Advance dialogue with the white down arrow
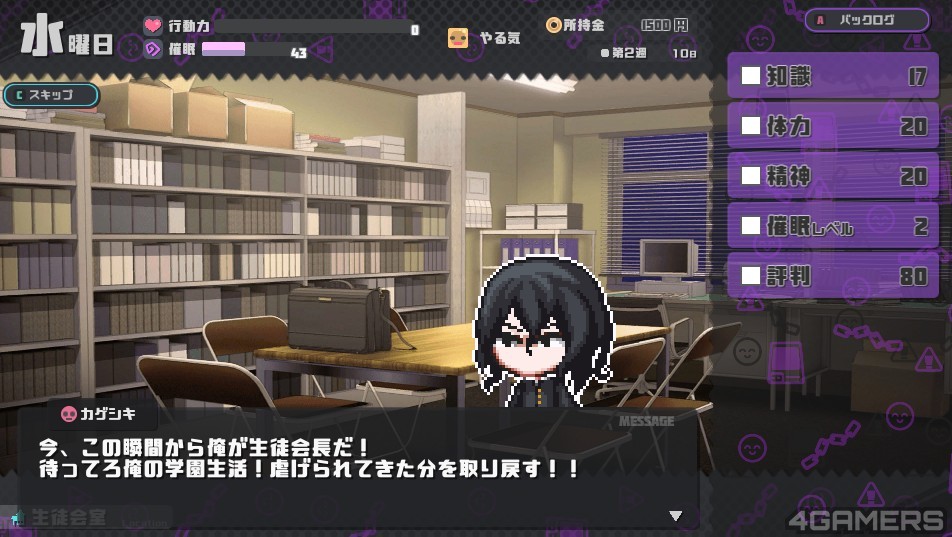Viewport: 952px width, 537px height. click(x=676, y=516)
